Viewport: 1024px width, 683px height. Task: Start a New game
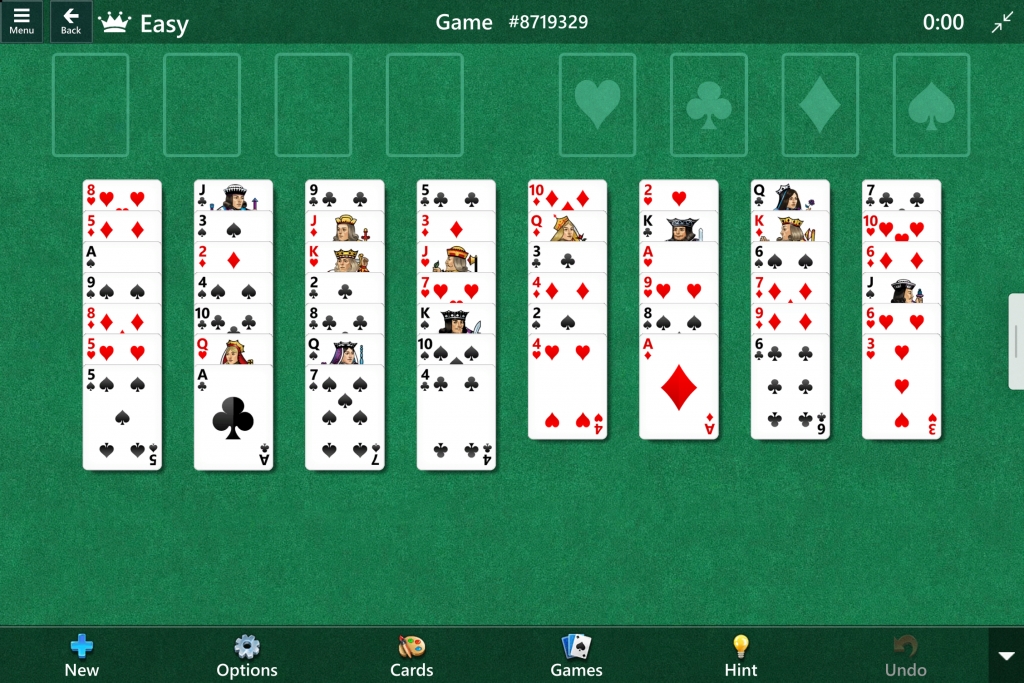click(x=82, y=655)
